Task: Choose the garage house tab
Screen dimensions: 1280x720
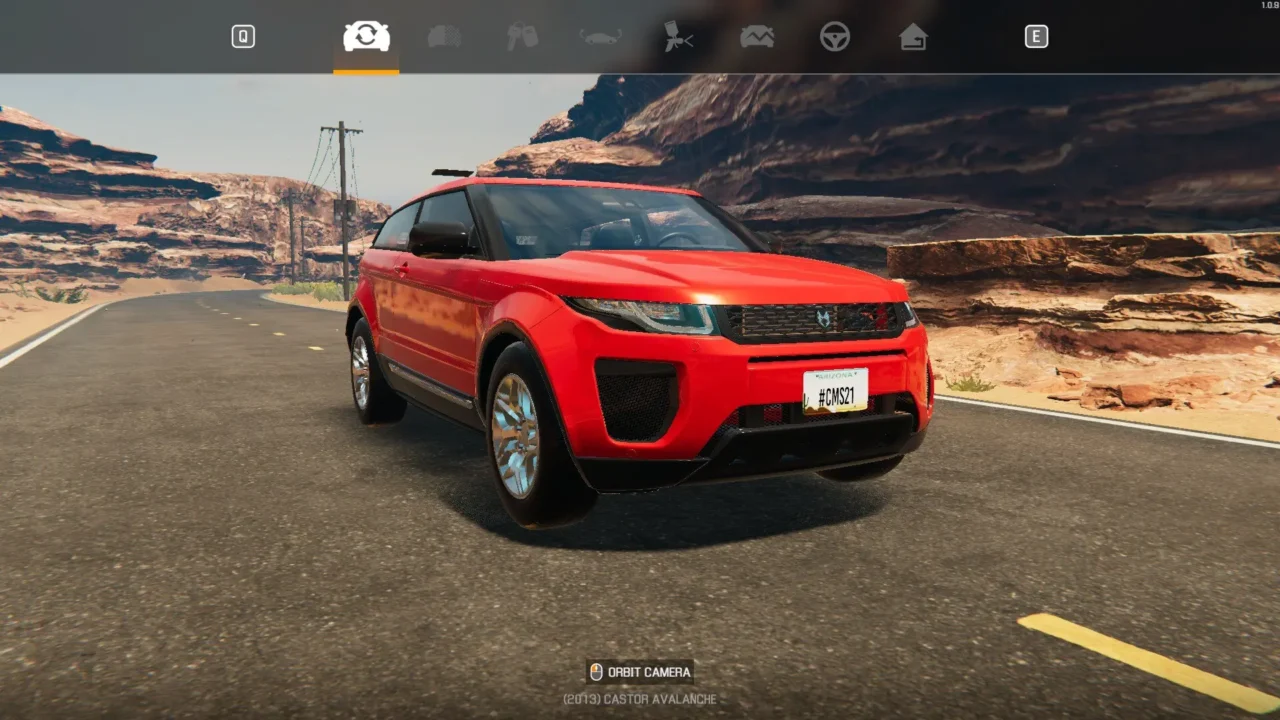Action: coord(913,37)
